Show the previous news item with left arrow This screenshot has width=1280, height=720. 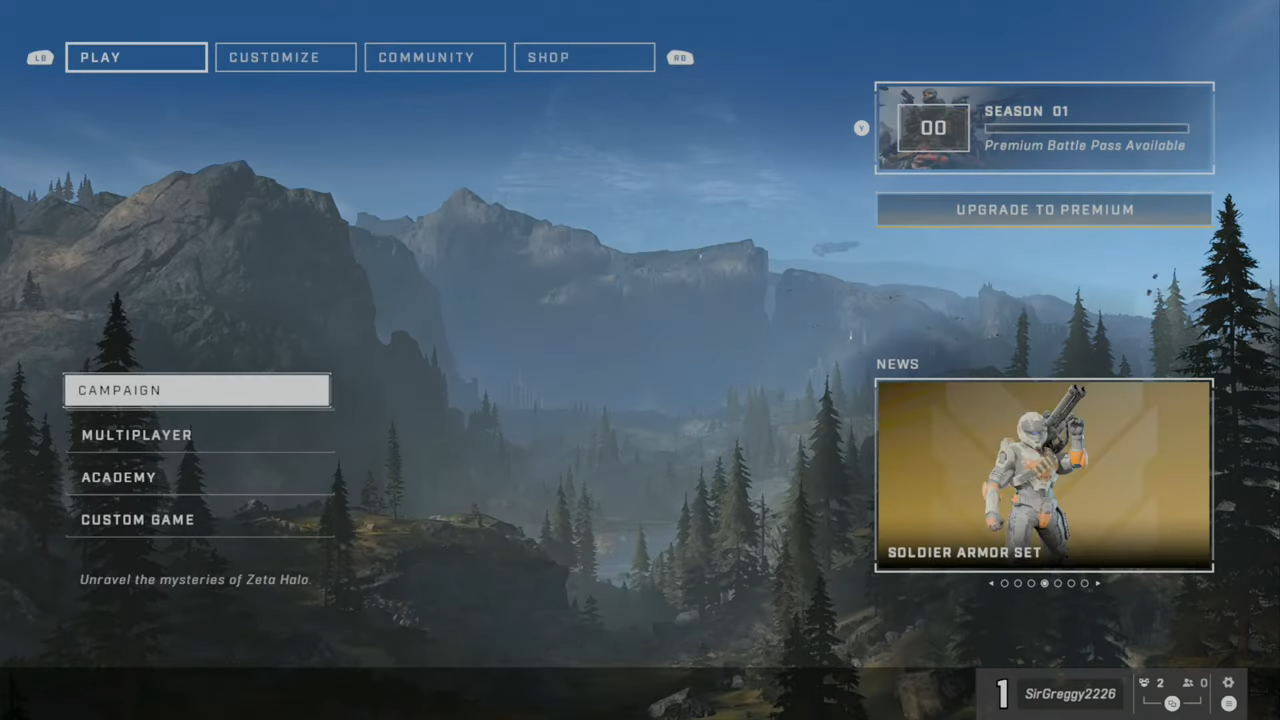pos(991,583)
